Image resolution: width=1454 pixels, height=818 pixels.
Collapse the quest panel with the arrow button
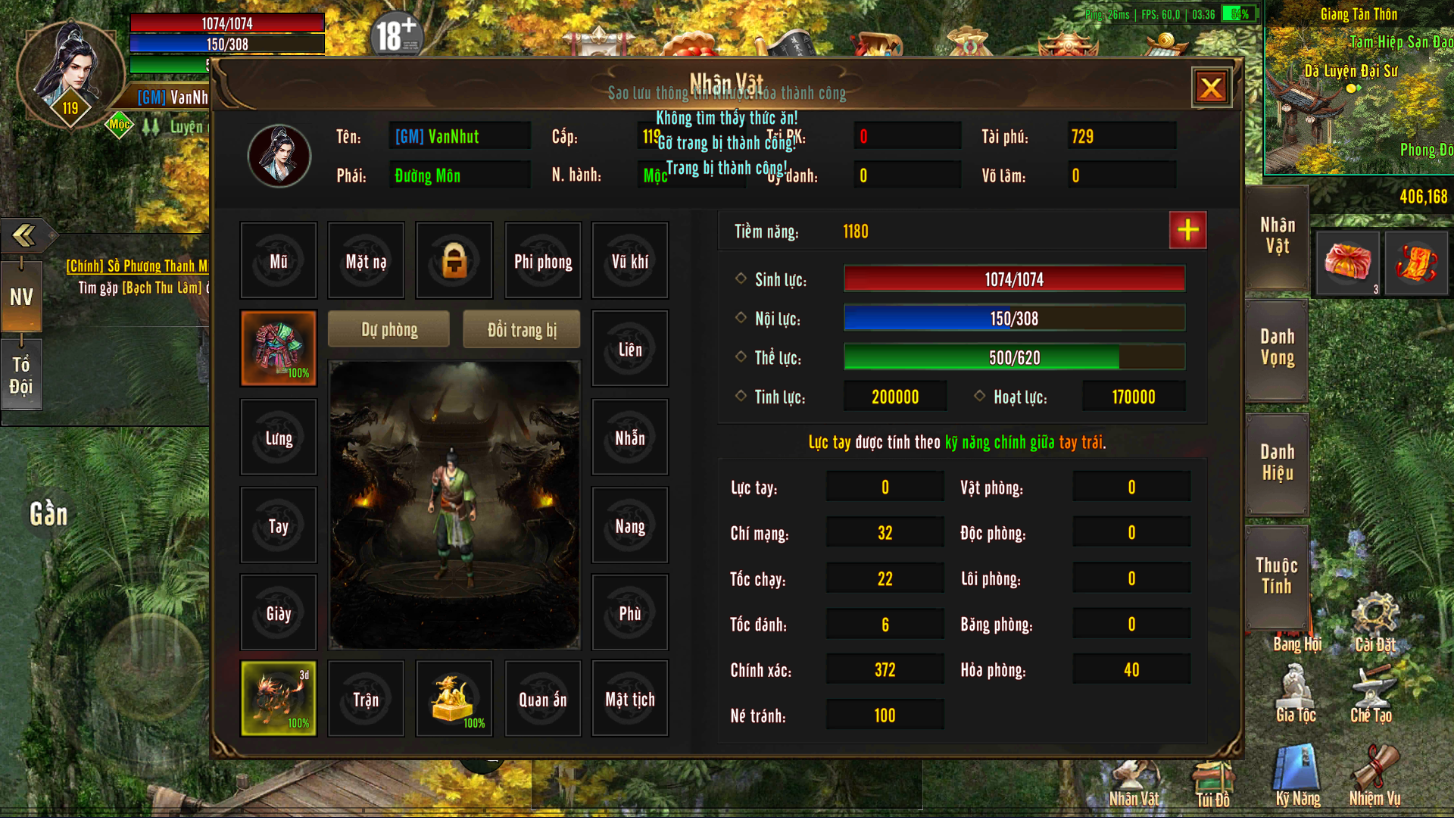24,236
